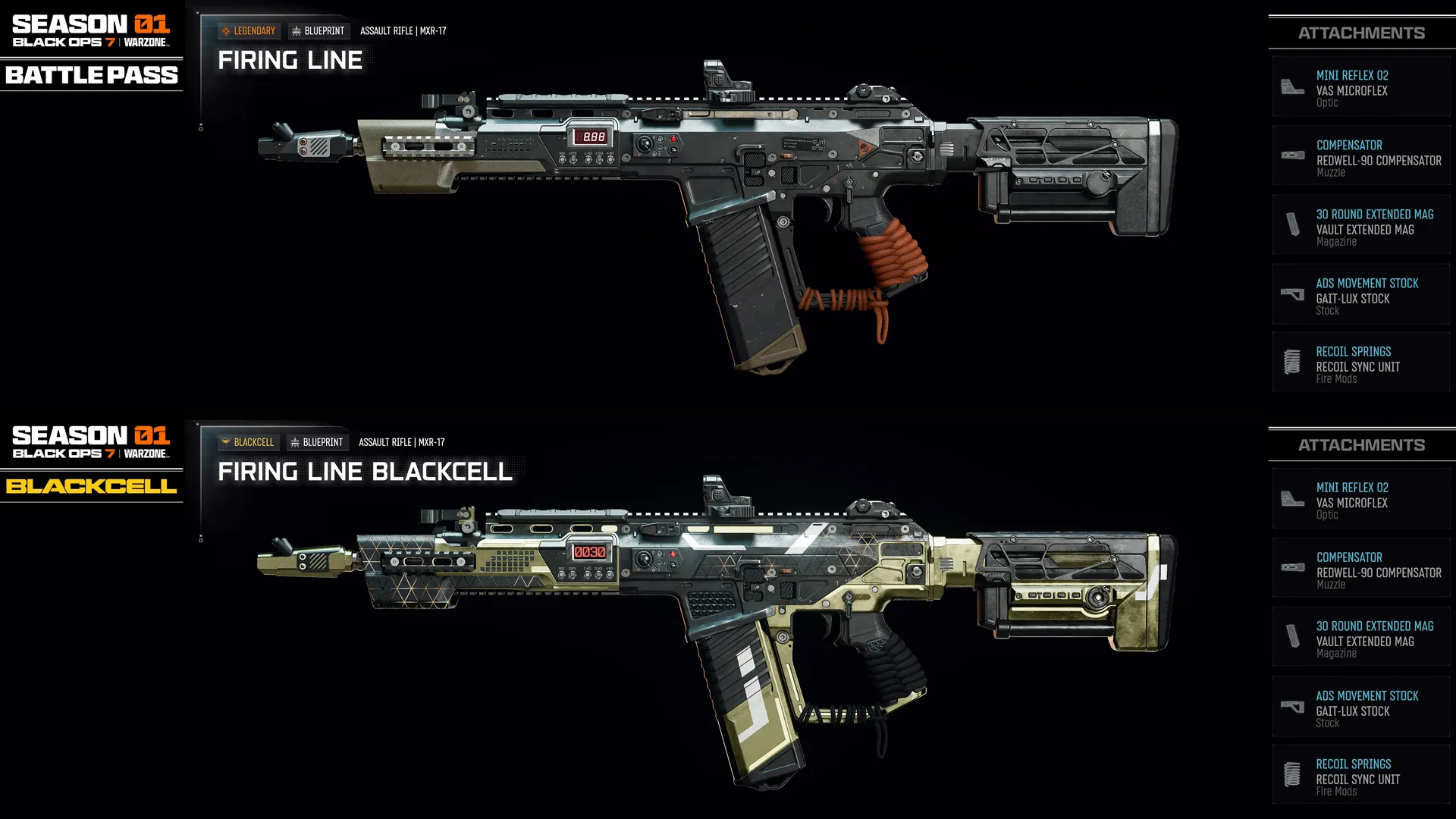Image resolution: width=1456 pixels, height=819 pixels.
Task: Select the Blackcell magazine attachment icon
Action: point(1292,636)
